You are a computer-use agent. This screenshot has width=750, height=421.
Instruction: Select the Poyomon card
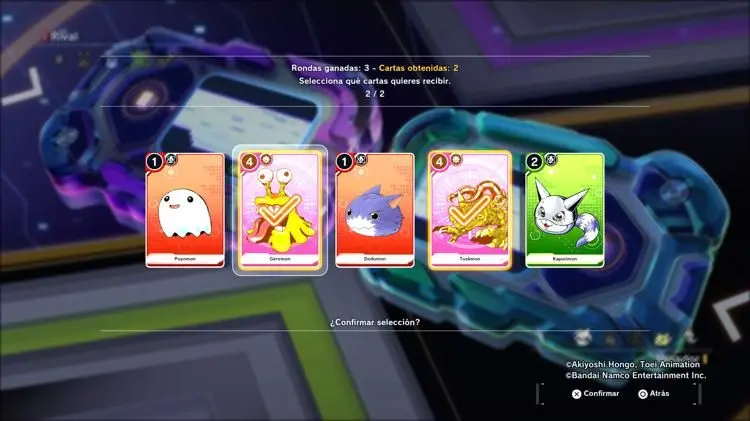pyautogui.click(x=184, y=210)
